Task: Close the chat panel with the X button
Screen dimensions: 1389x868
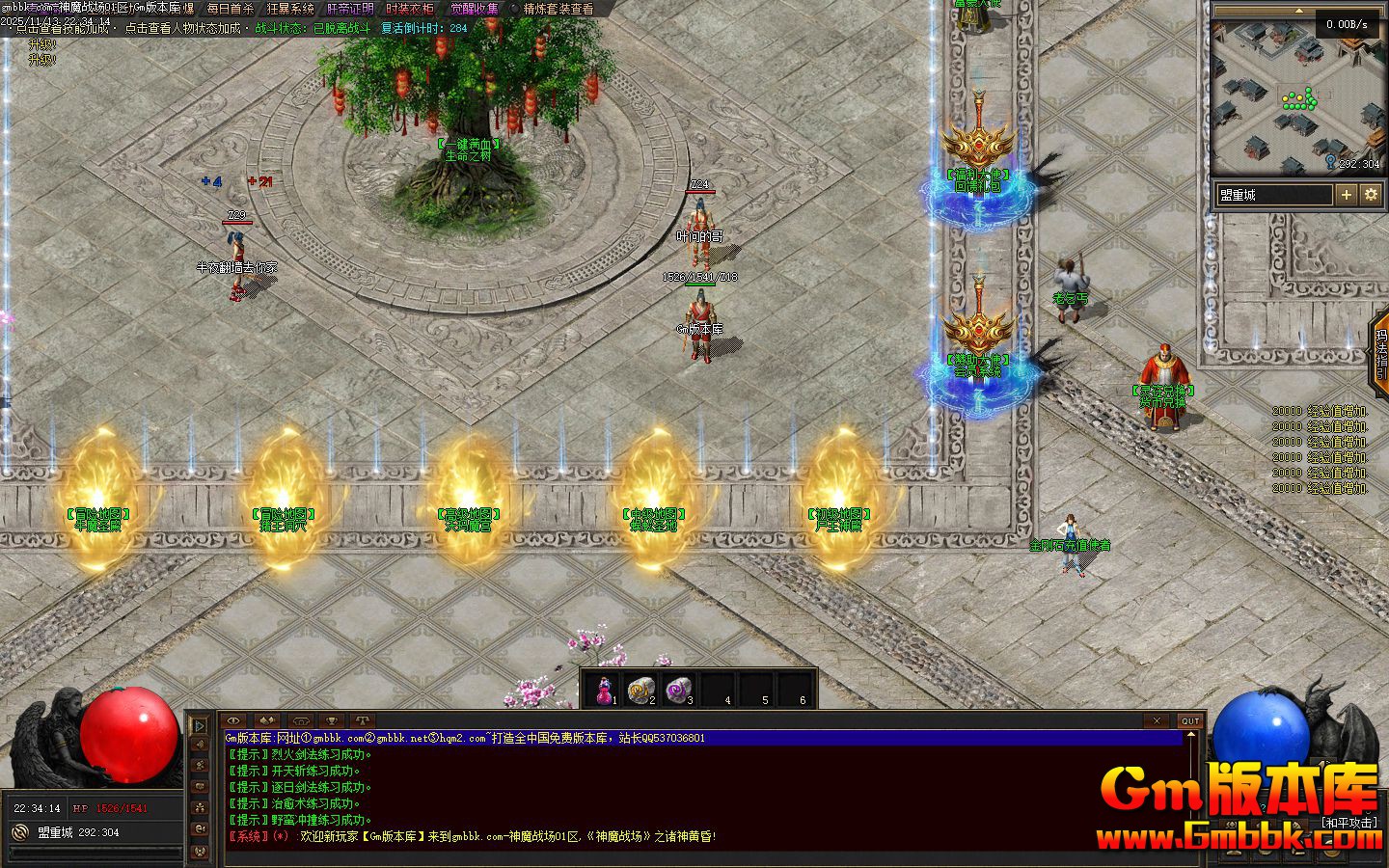Action: coord(1157,720)
